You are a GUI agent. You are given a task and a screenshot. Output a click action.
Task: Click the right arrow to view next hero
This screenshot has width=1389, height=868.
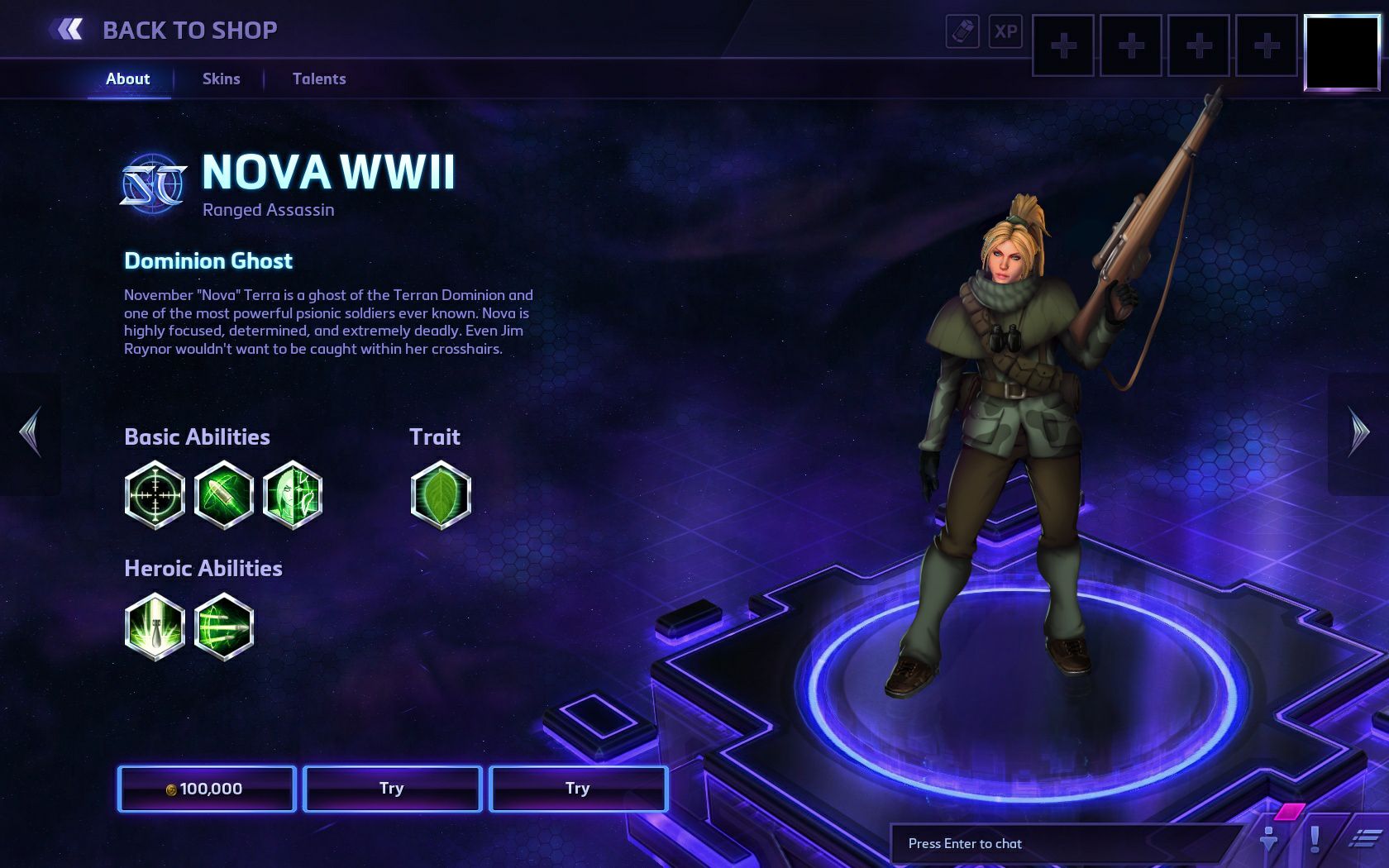click(1361, 432)
